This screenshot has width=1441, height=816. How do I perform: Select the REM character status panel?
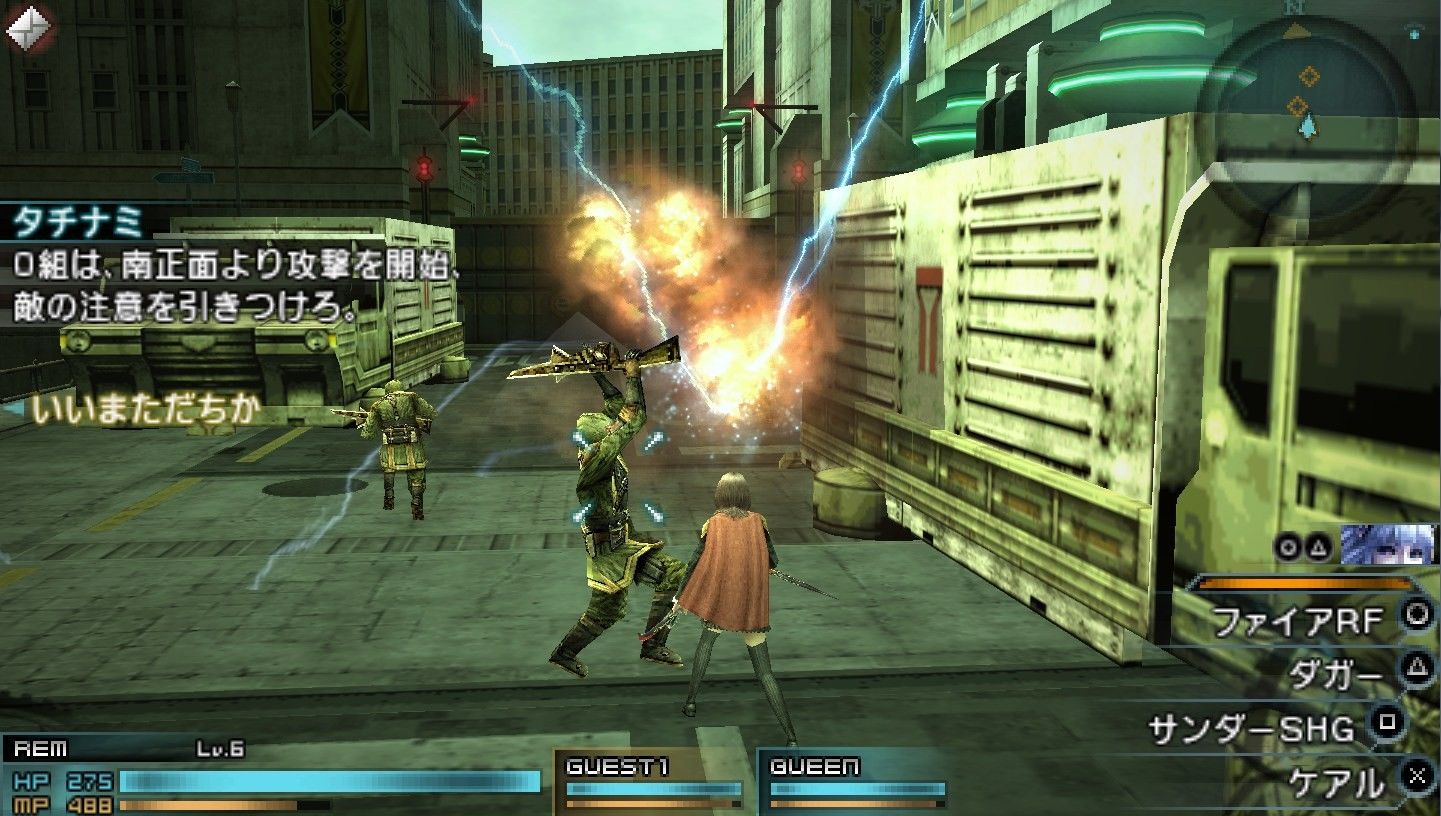270,775
